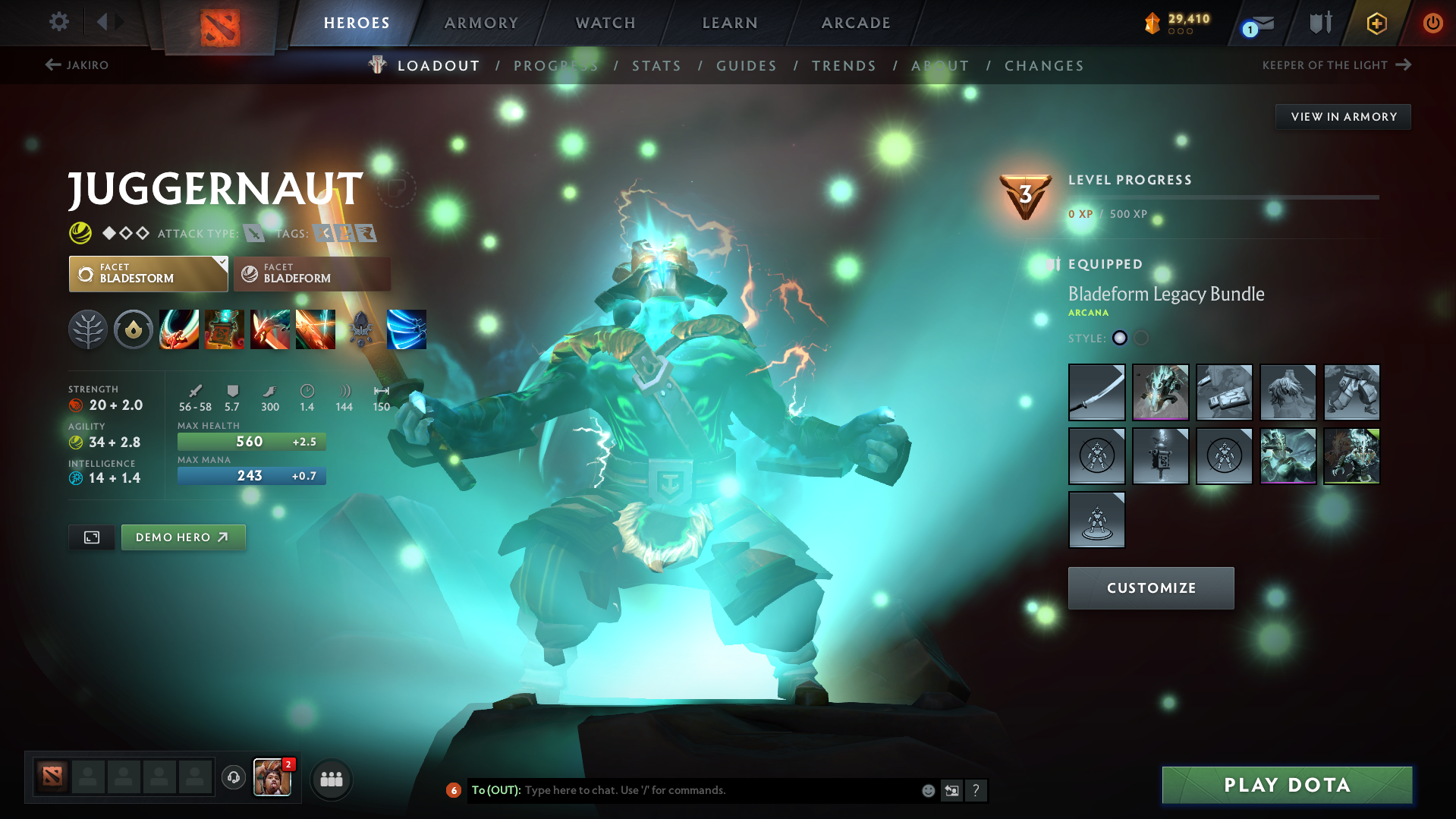Click the PLAY DOTA button
Viewport: 1456px width, 819px height.
1285,785
